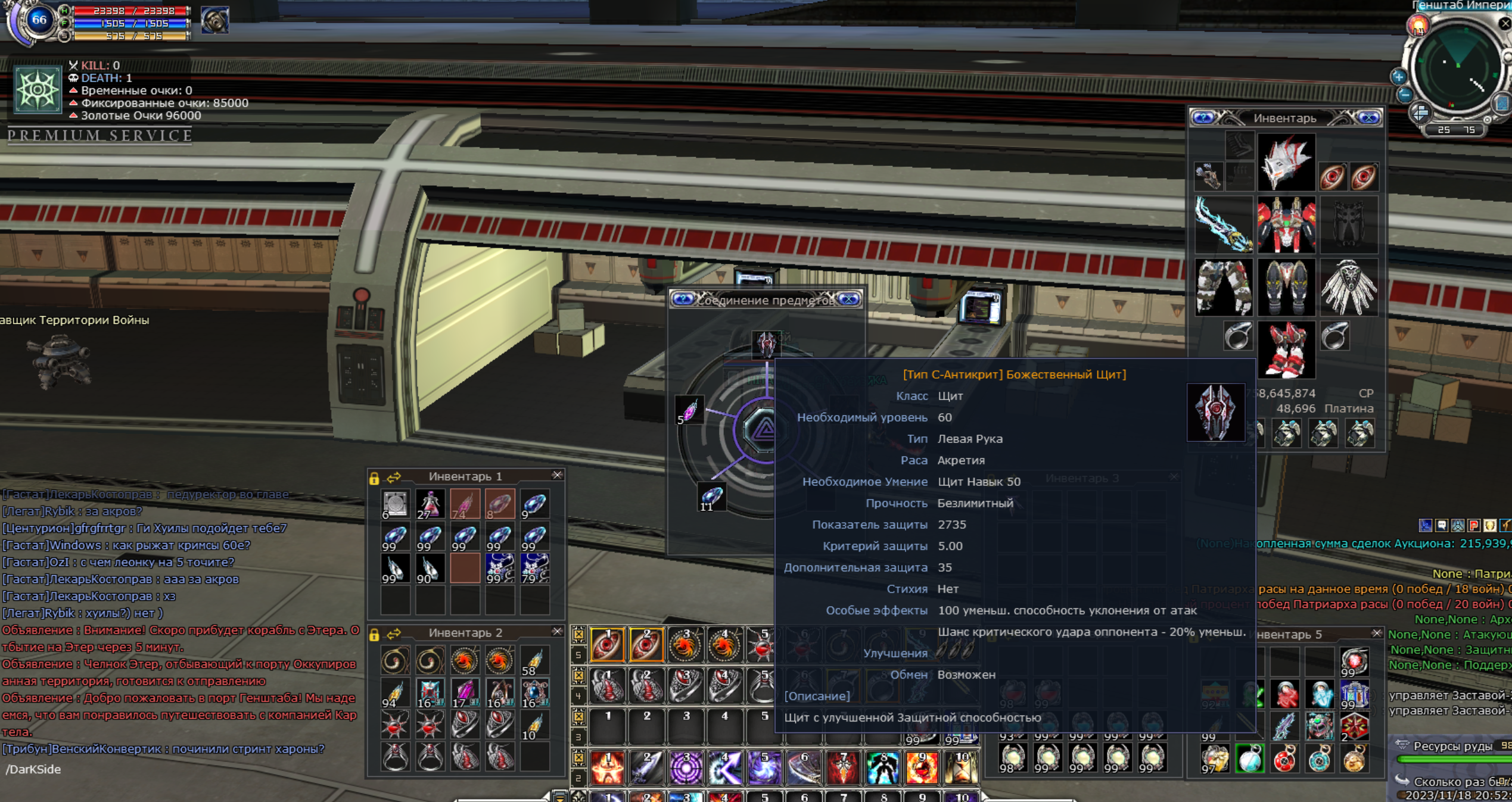Select the shield in the top combining slot
Viewport: 1512px width, 802px height.
point(766,344)
